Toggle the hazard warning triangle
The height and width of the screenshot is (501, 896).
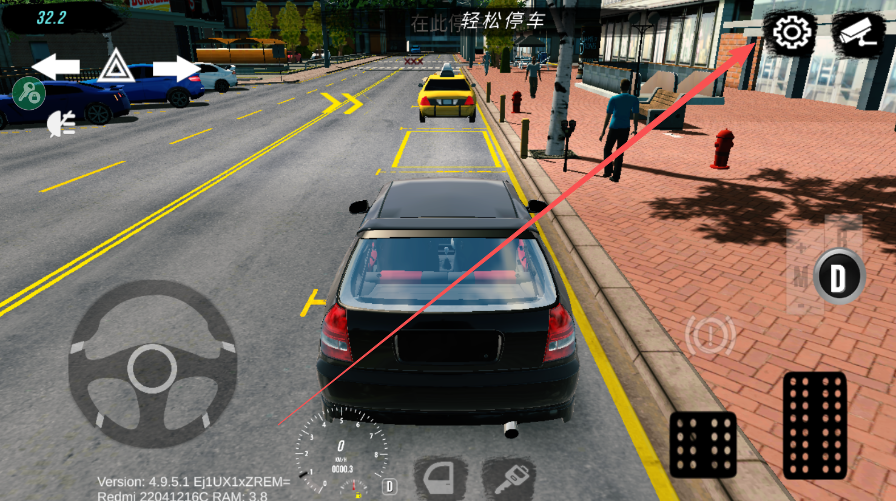[116, 67]
